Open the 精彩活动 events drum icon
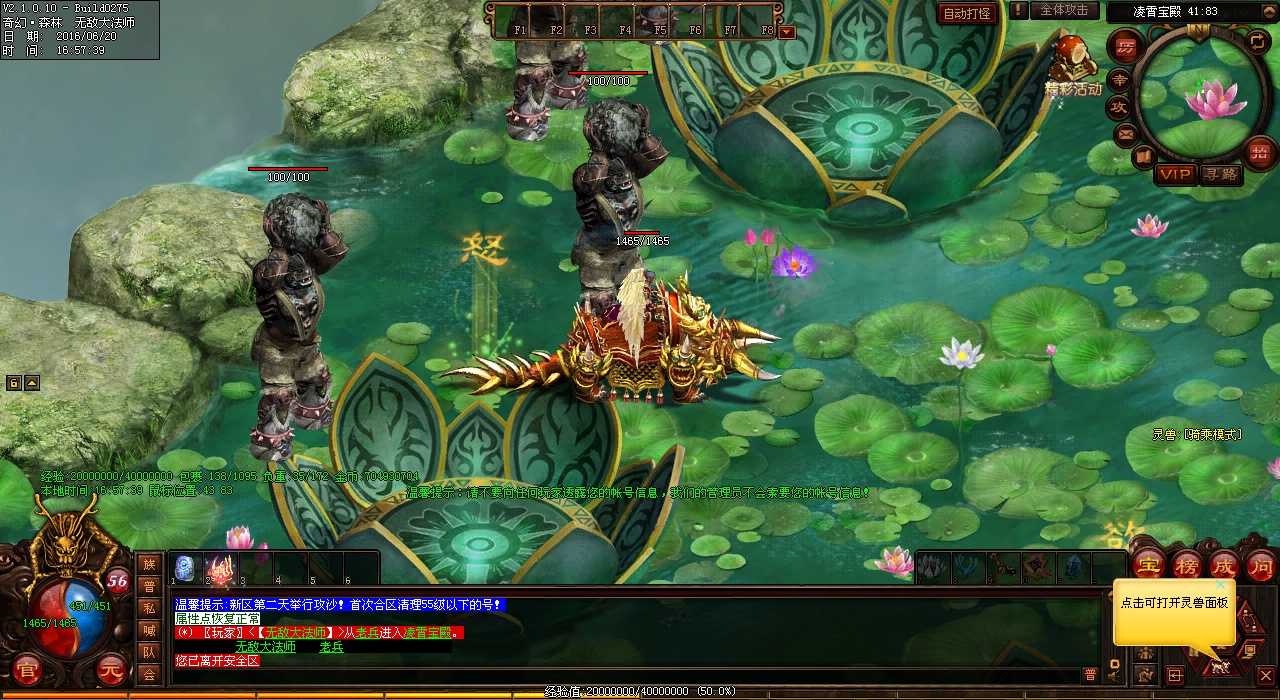 pos(1072,60)
